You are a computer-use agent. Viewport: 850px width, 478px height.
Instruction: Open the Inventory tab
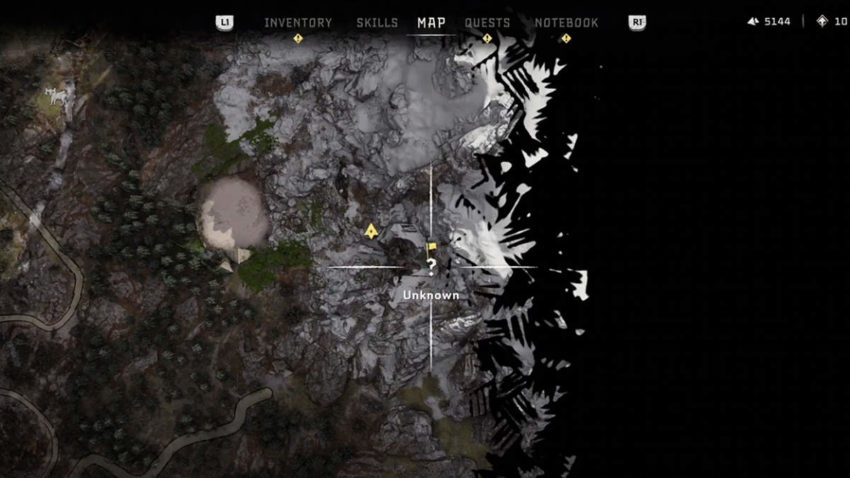coord(298,23)
